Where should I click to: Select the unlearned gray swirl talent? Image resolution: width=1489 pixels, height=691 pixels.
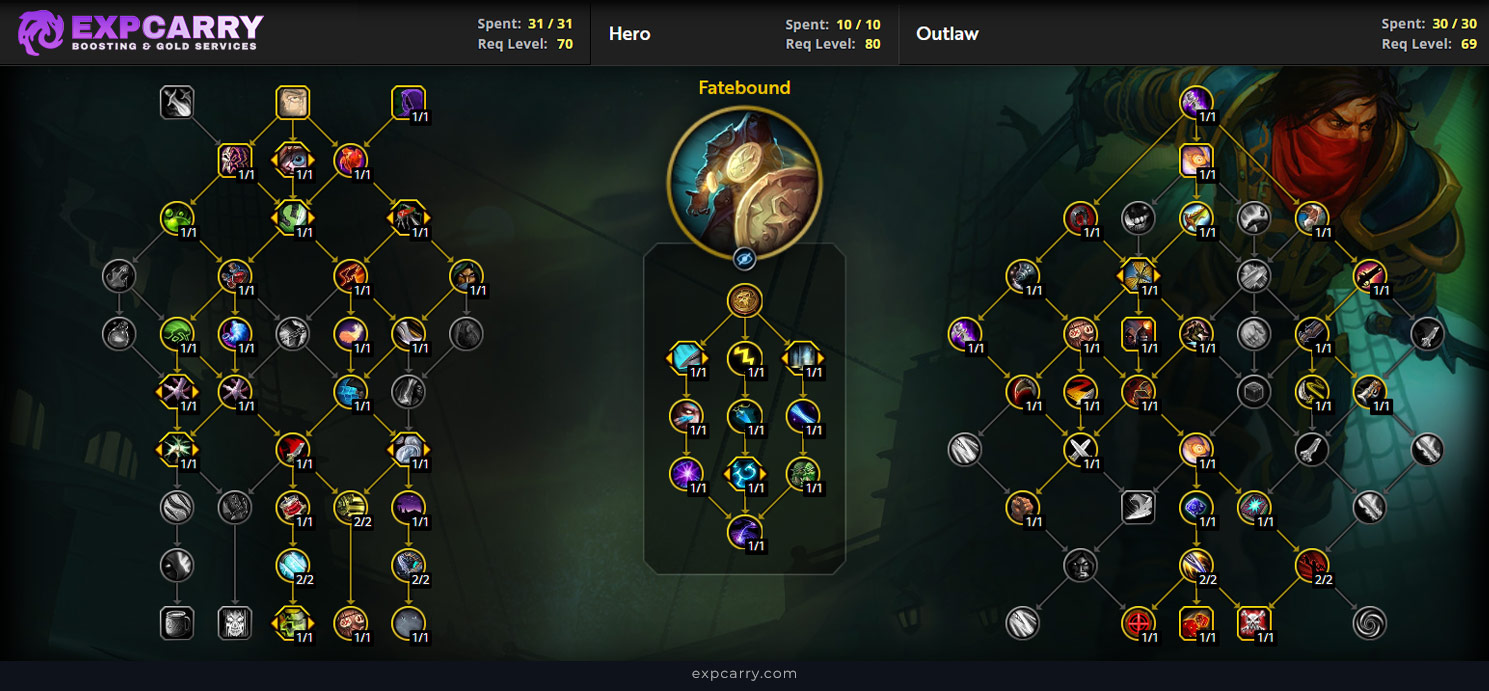pyautogui.click(x=1369, y=623)
